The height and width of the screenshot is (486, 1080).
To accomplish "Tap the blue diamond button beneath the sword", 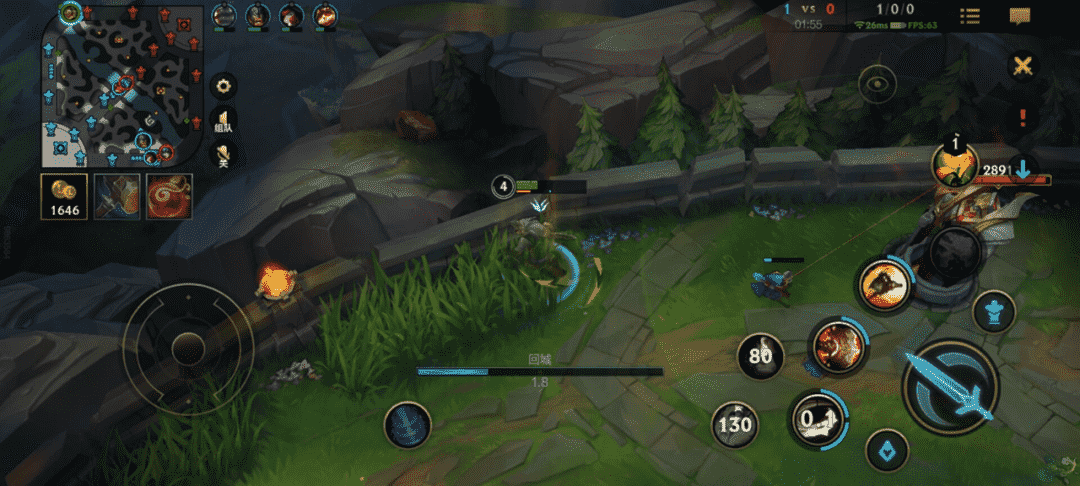I will click(x=886, y=451).
